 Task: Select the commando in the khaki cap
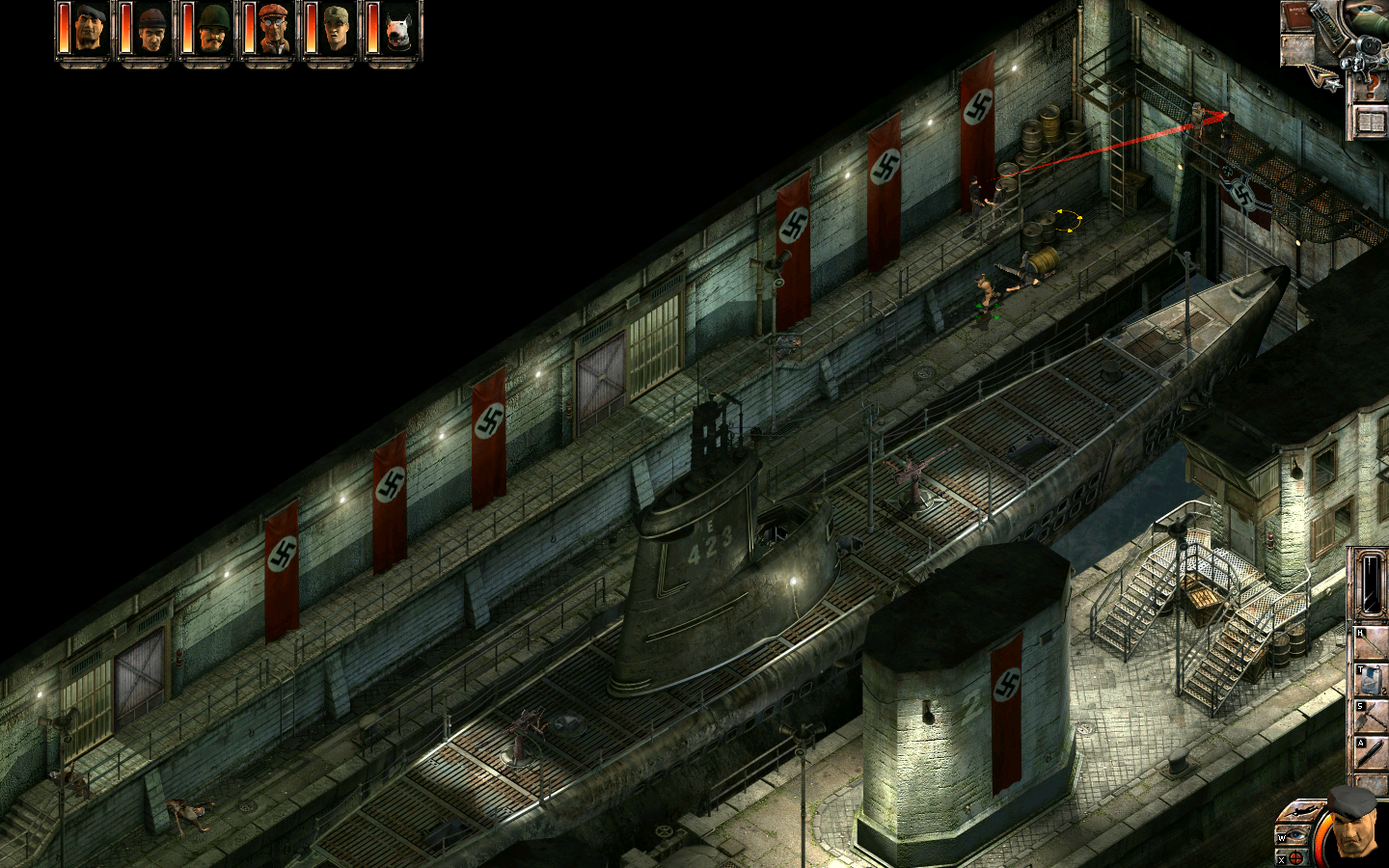pos(335,30)
